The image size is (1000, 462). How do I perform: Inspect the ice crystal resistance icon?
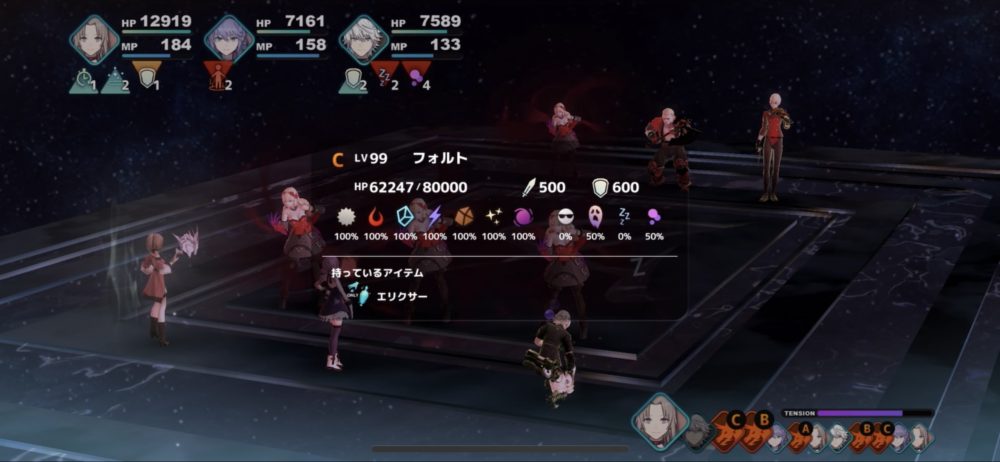405,216
